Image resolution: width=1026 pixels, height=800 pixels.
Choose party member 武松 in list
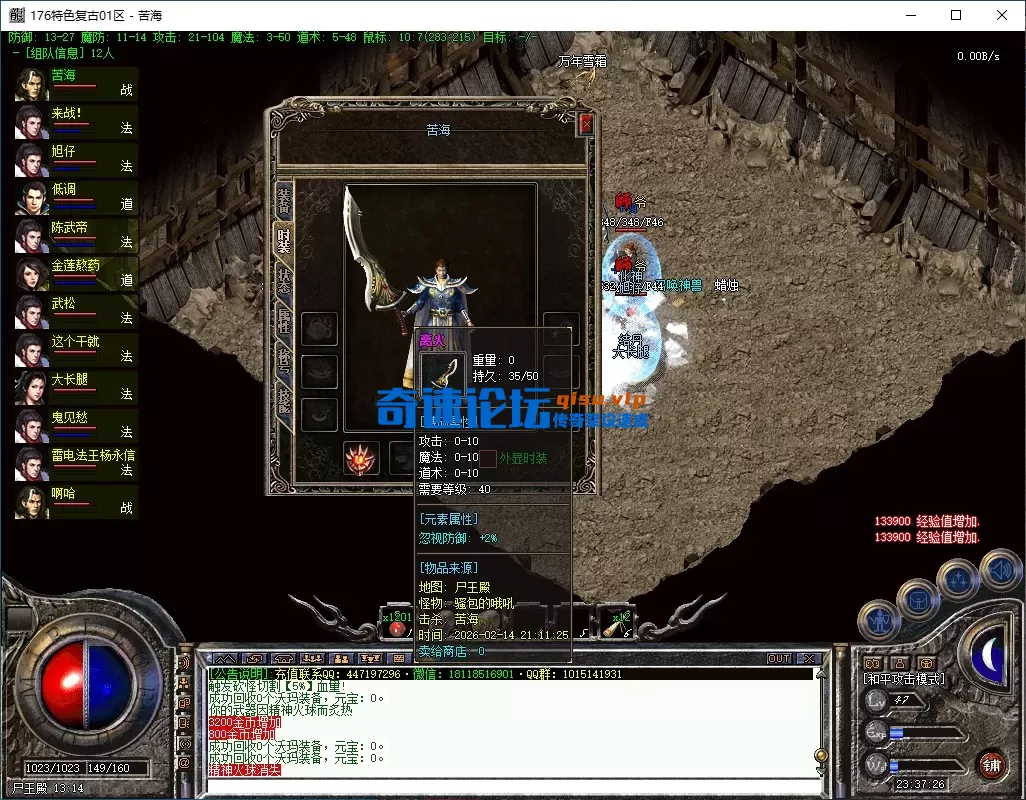[76, 310]
